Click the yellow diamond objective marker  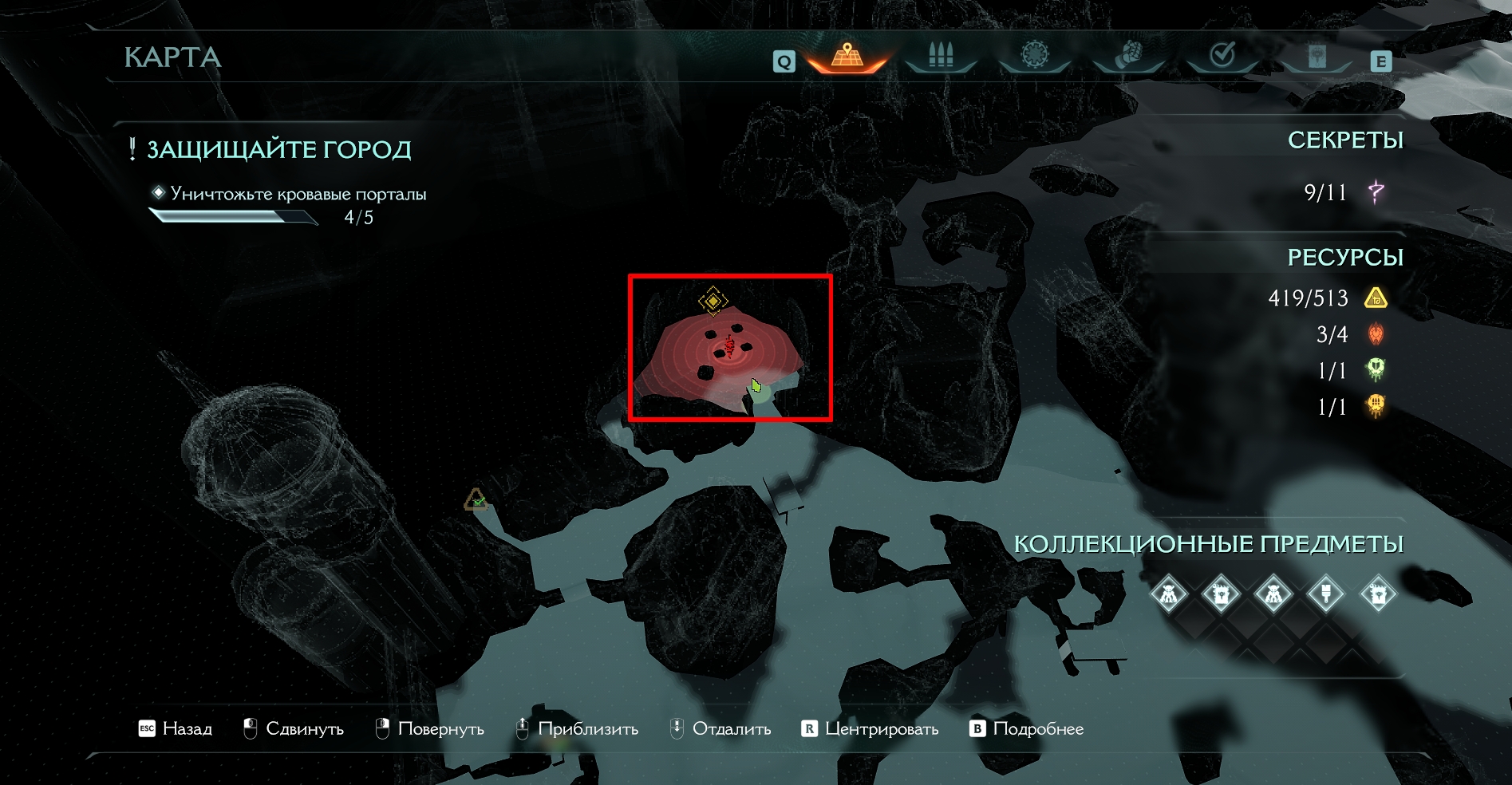[x=713, y=301]
